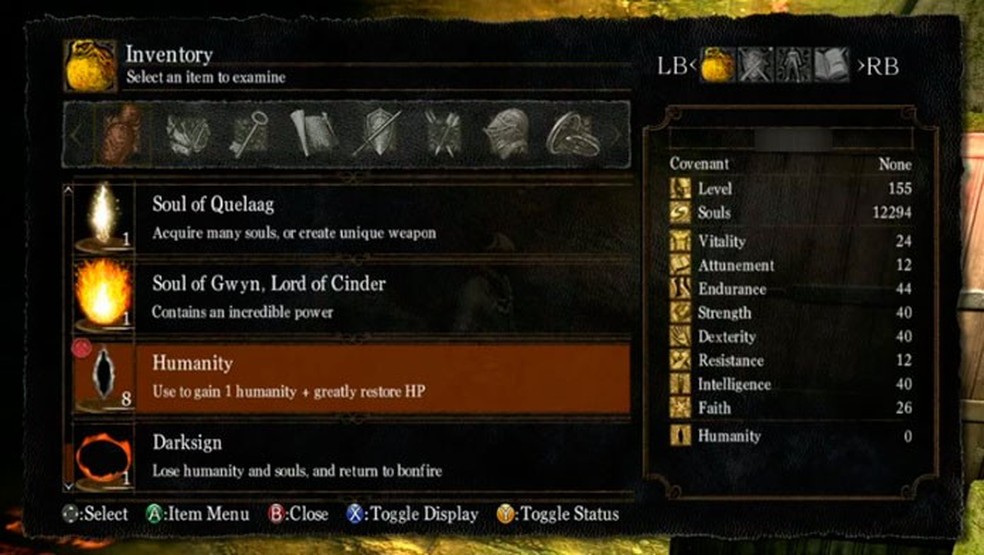
Task: Open the consumables pouch category
Action: [x=122, y=132]
